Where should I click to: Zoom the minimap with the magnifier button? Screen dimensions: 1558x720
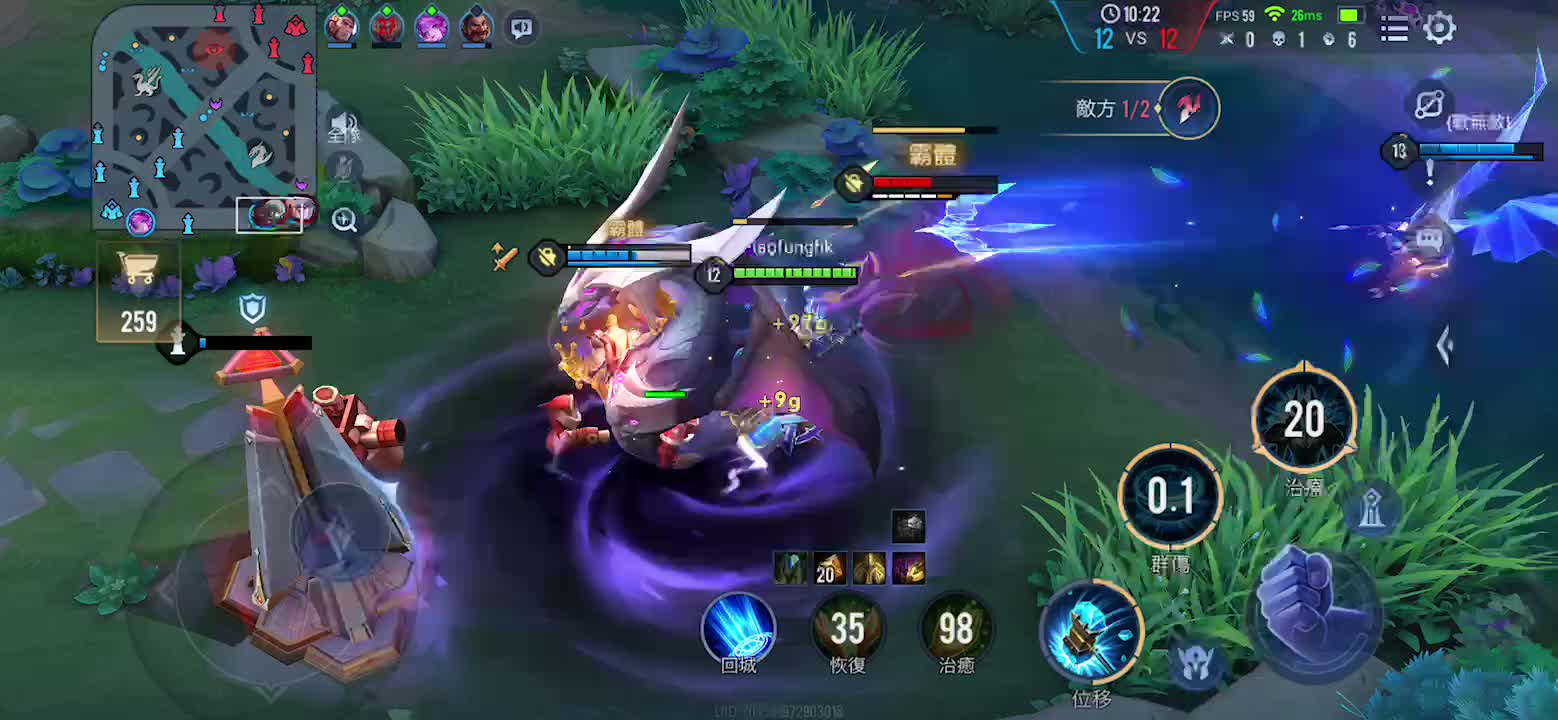coord(345,220)
